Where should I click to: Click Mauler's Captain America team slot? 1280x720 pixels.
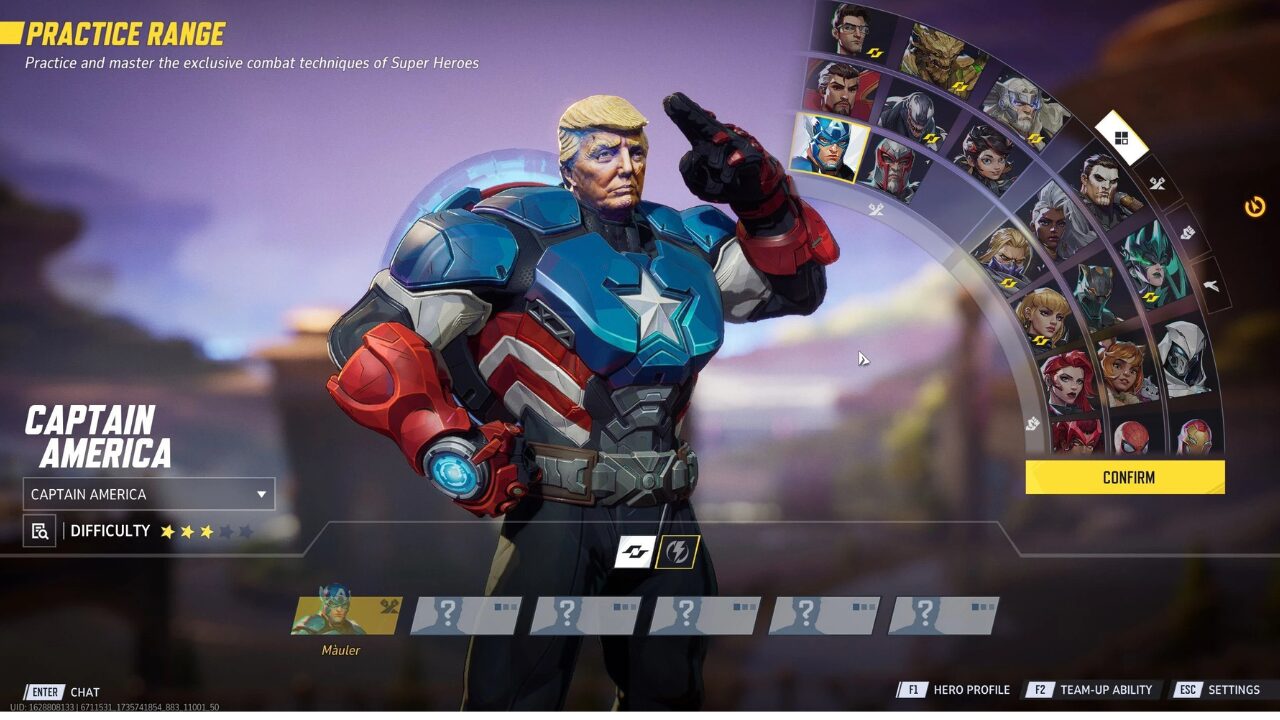[346, 616]
